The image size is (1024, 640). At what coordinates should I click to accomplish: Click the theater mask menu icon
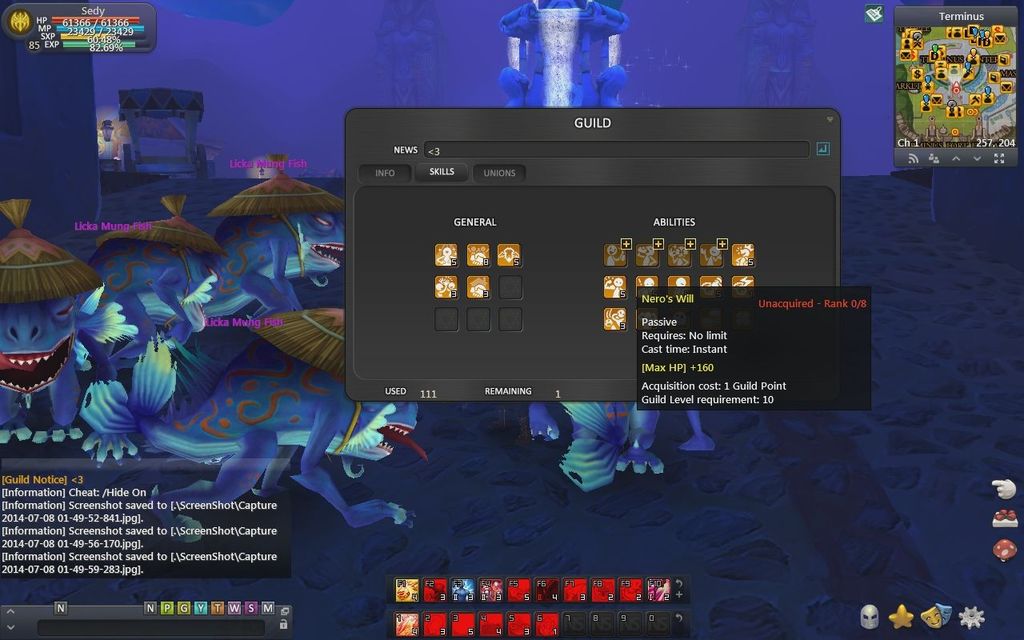[x=935, y=617]
